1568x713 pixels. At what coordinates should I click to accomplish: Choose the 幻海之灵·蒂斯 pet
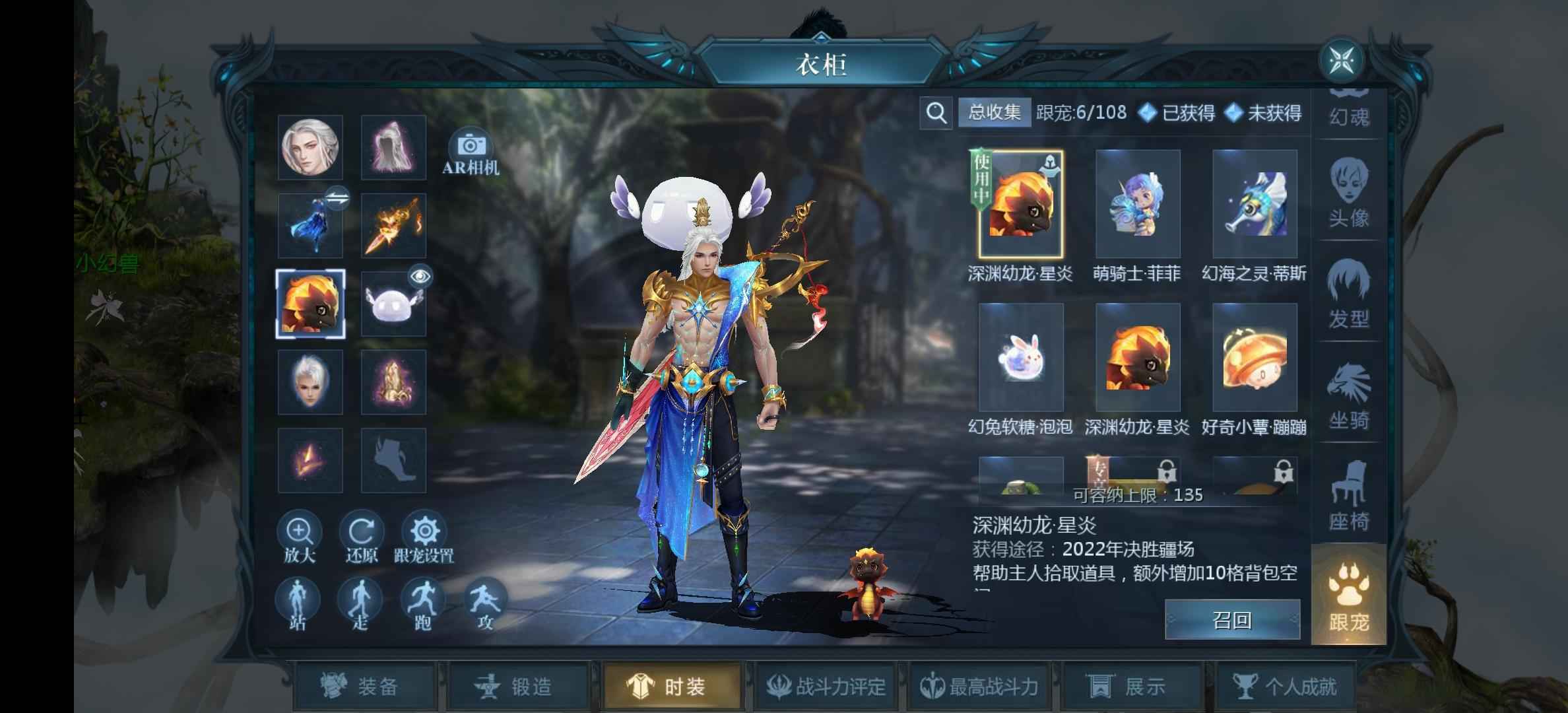point(1254,205)
